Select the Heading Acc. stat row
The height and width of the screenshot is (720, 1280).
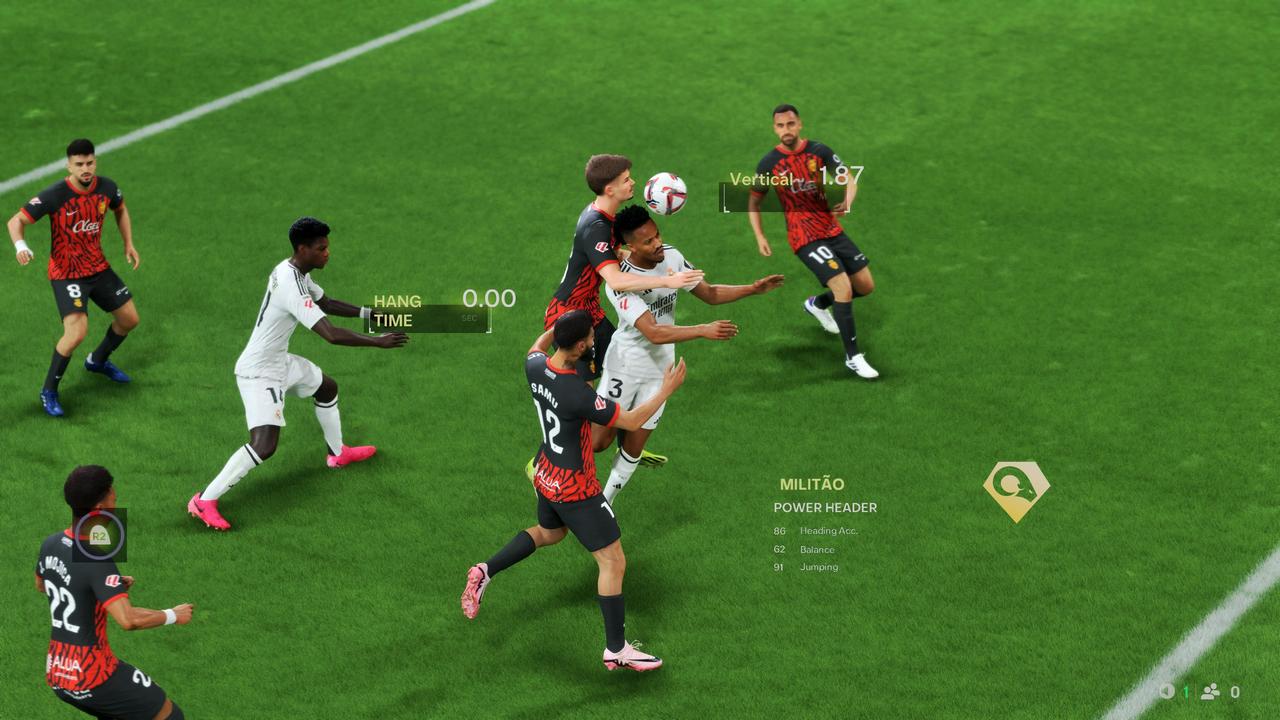point(815,531)
